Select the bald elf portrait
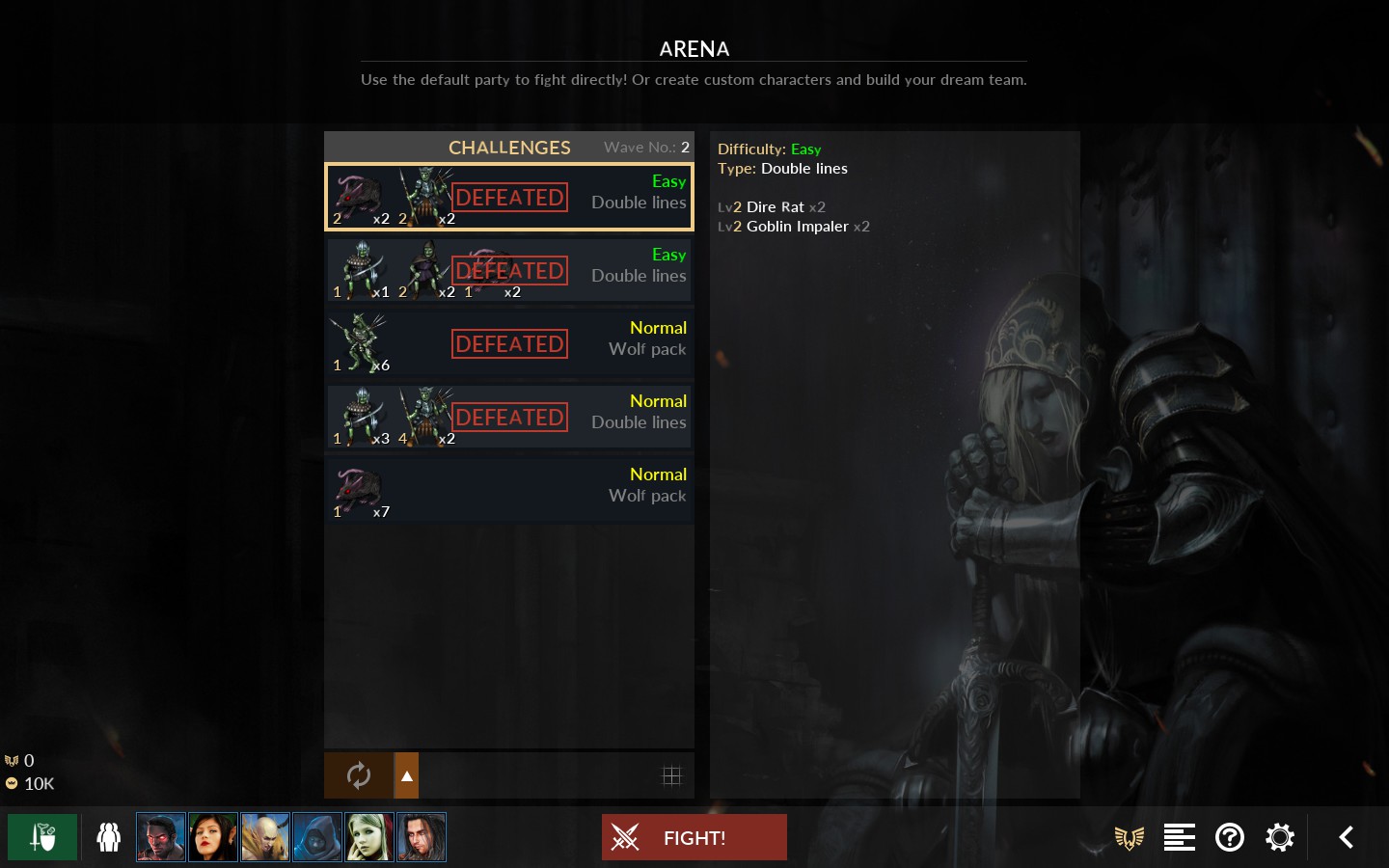 pos(265,837)
